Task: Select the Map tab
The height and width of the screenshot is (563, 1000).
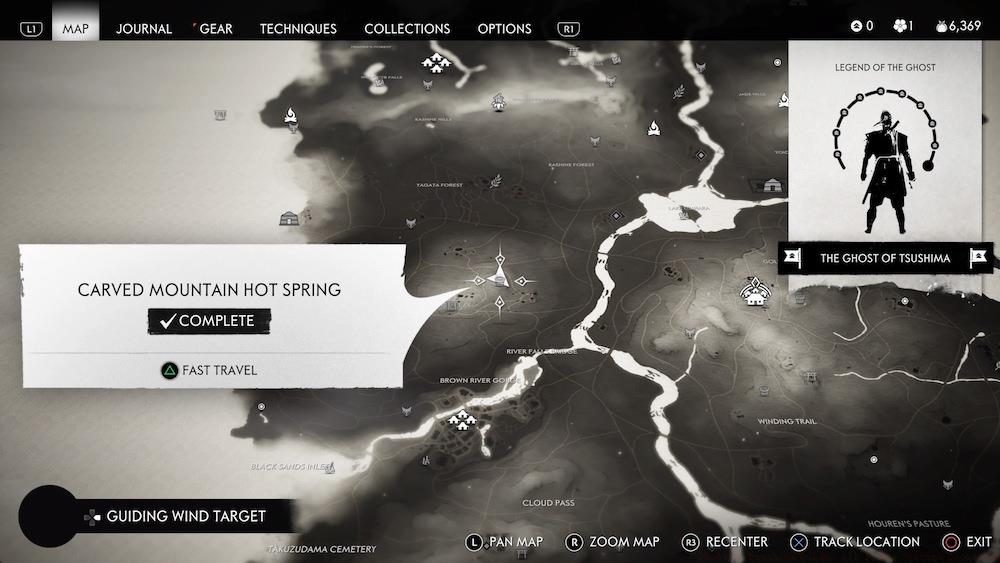Action: 76,28
